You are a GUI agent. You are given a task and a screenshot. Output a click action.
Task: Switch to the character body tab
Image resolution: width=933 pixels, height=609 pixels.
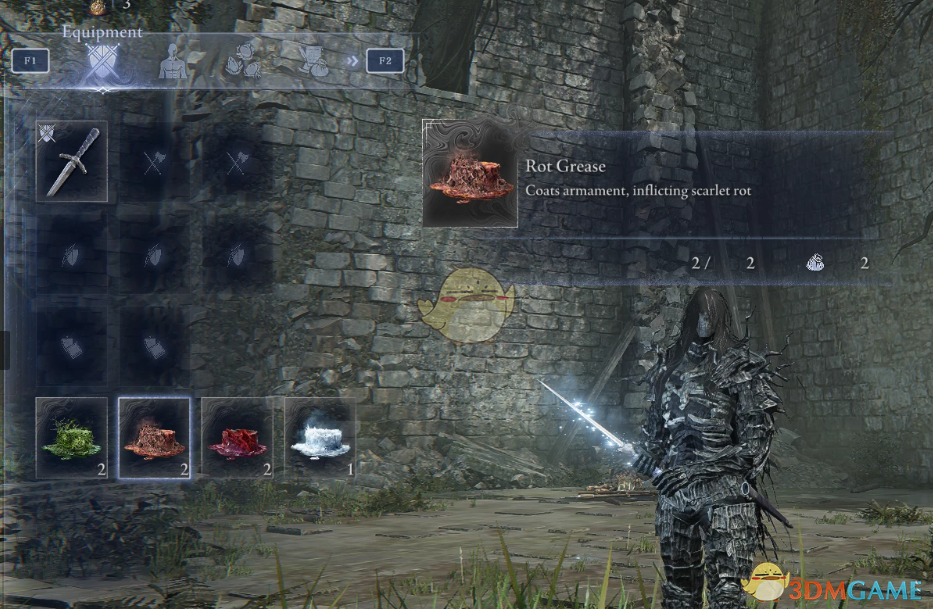(173, 62)
